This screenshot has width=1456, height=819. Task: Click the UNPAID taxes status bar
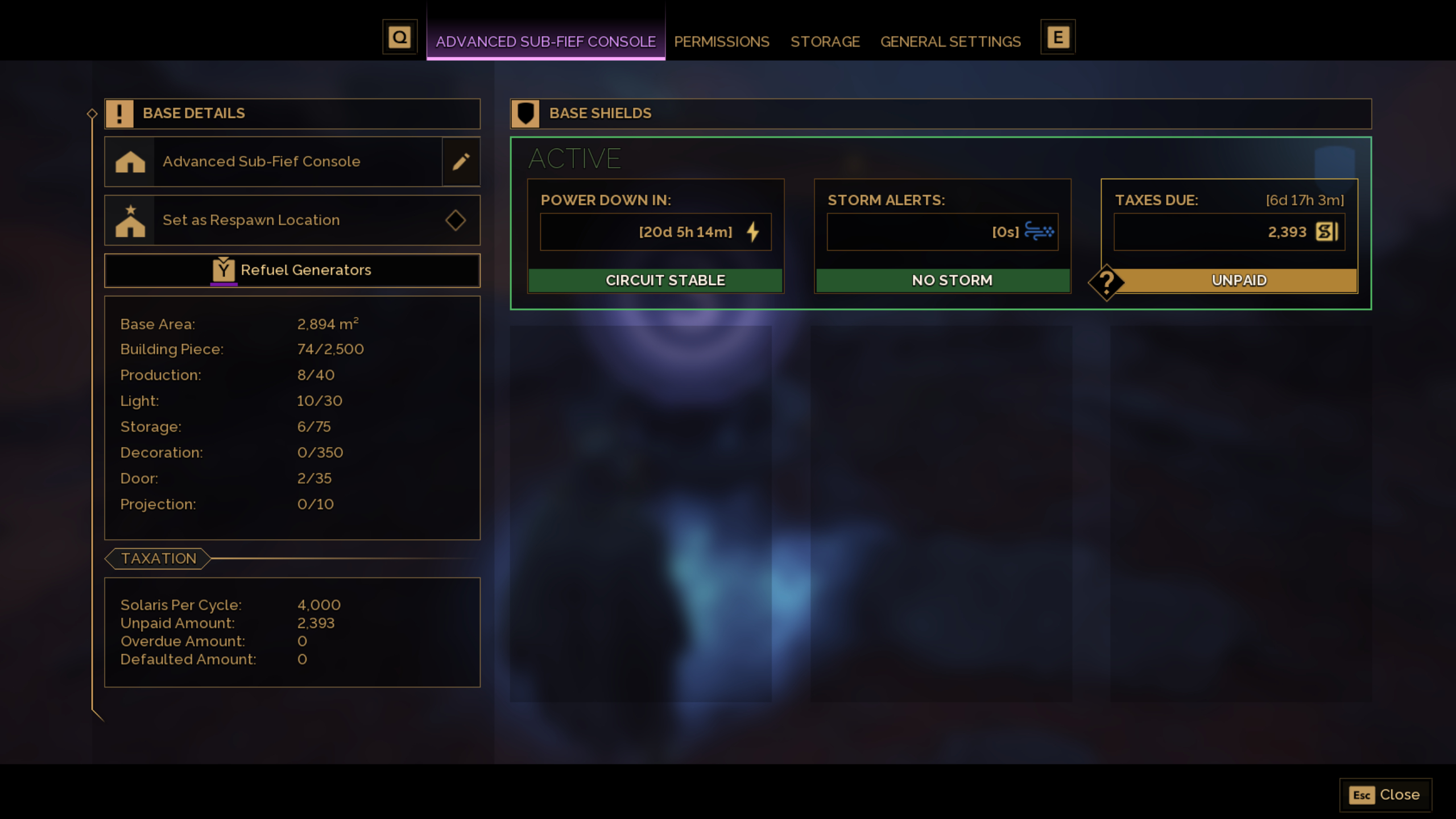coord(1239,279)
